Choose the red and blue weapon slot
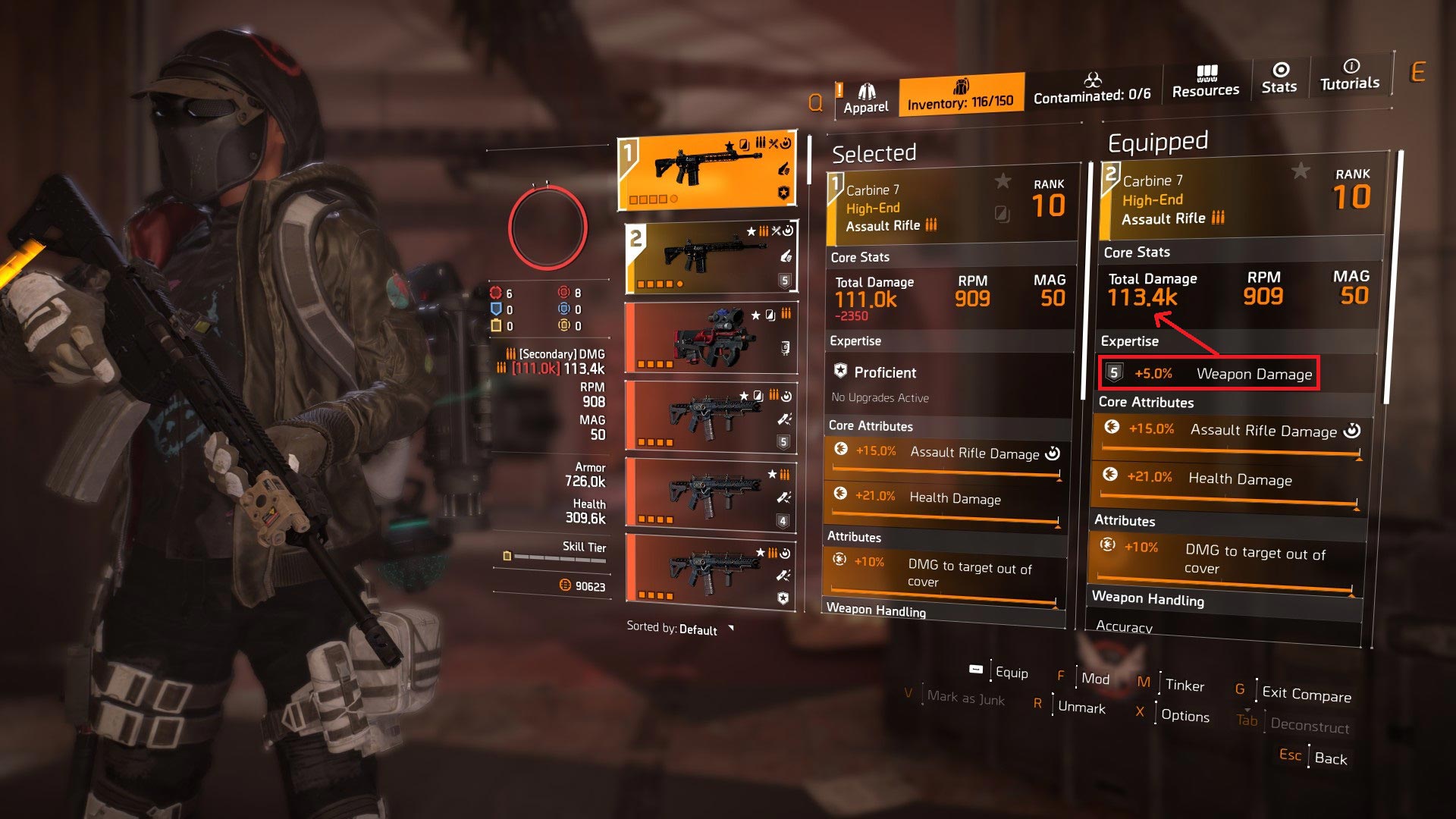The width and height of the screenshot is (1456, 819). 711,337
